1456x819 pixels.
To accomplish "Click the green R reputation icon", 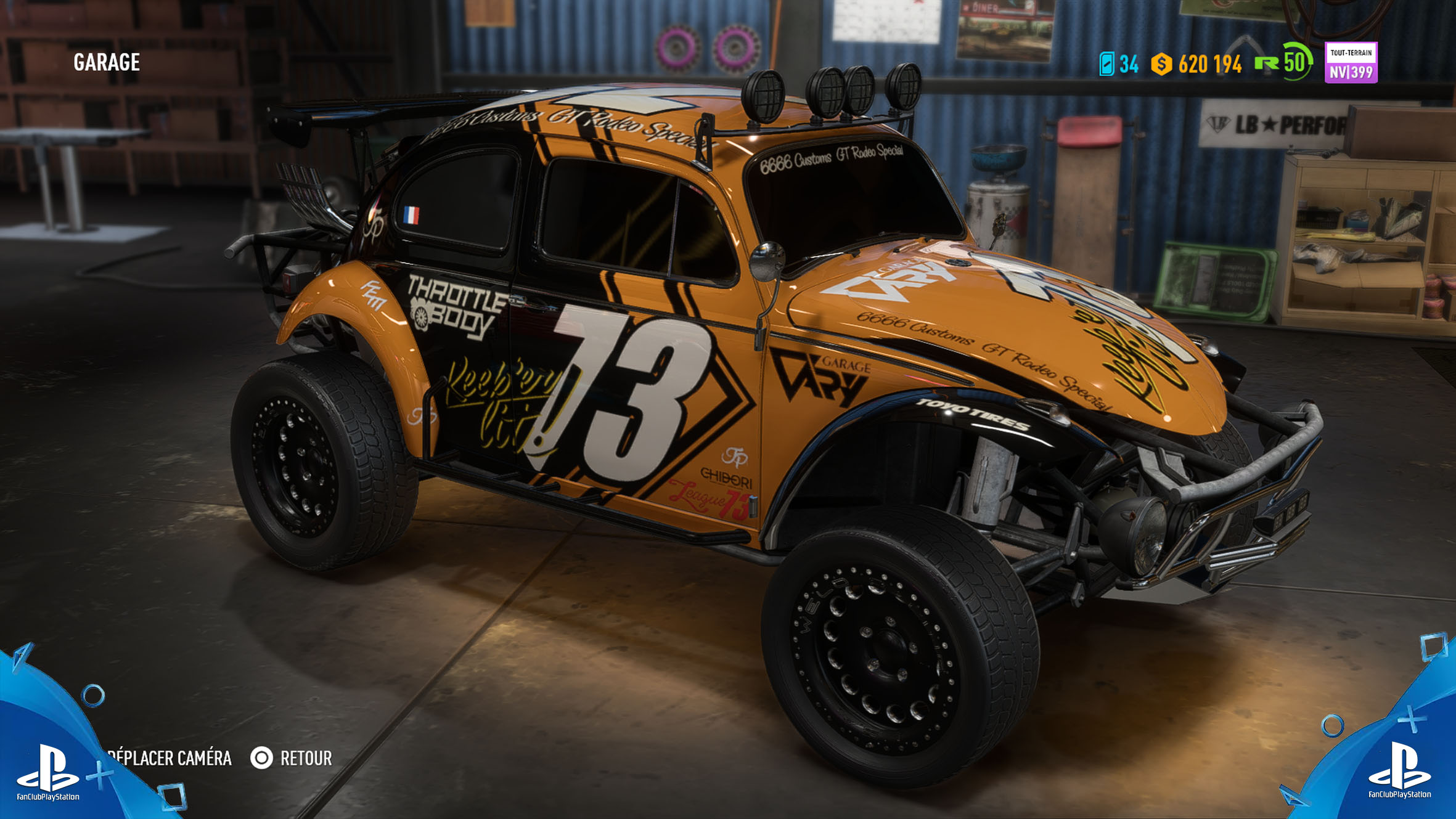I will 1267,62.
